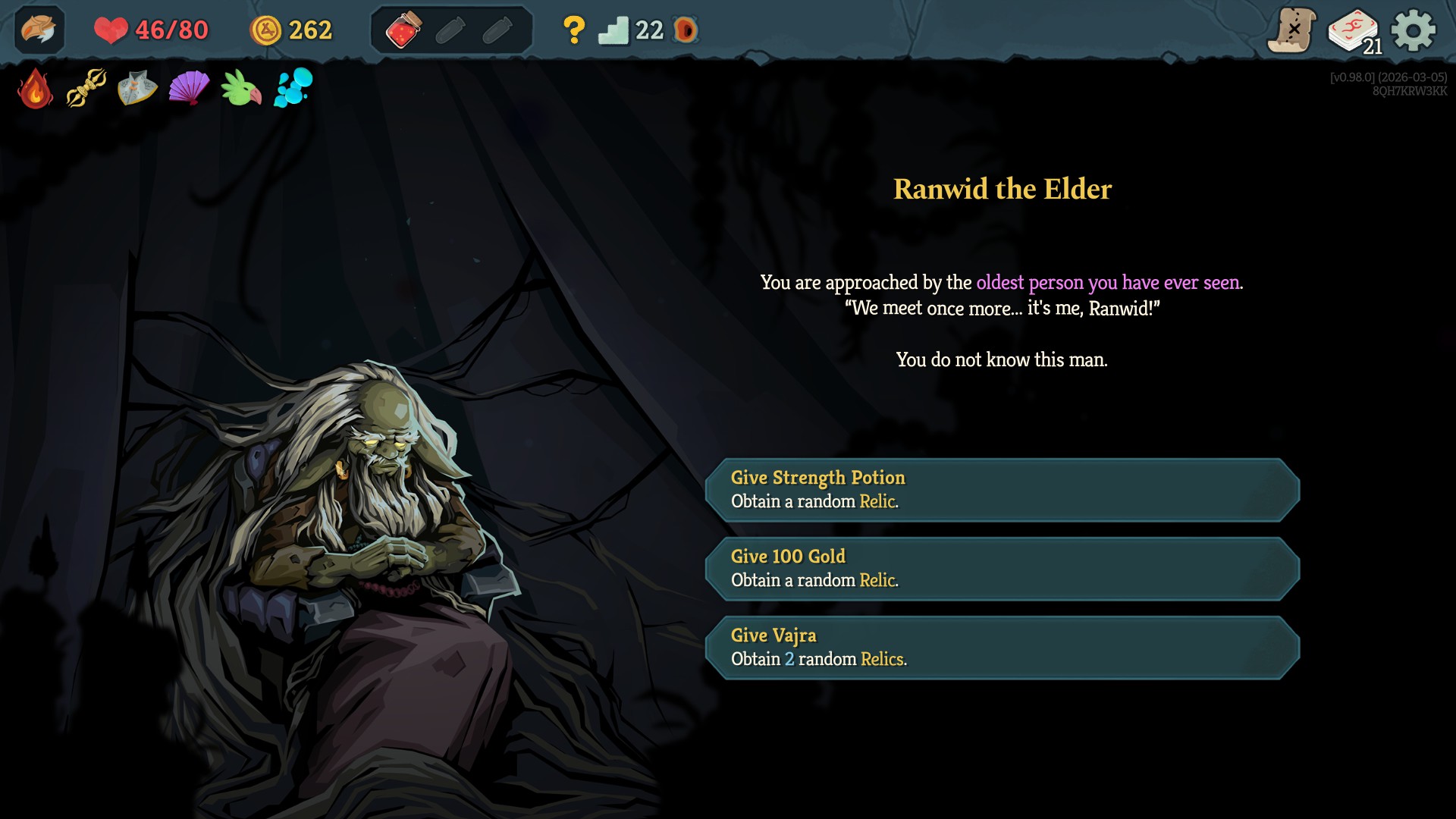Select the green parrot relic
This screenshot has height=819, width=1456.
[x=241, y=89]
